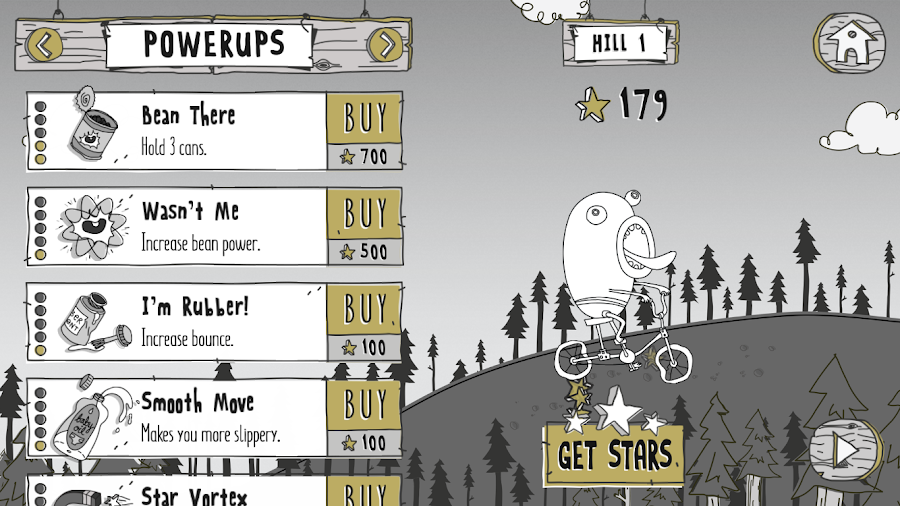Go to previous shop category arrow
Screen dimensions: 900x506
[x=43, y=44]
